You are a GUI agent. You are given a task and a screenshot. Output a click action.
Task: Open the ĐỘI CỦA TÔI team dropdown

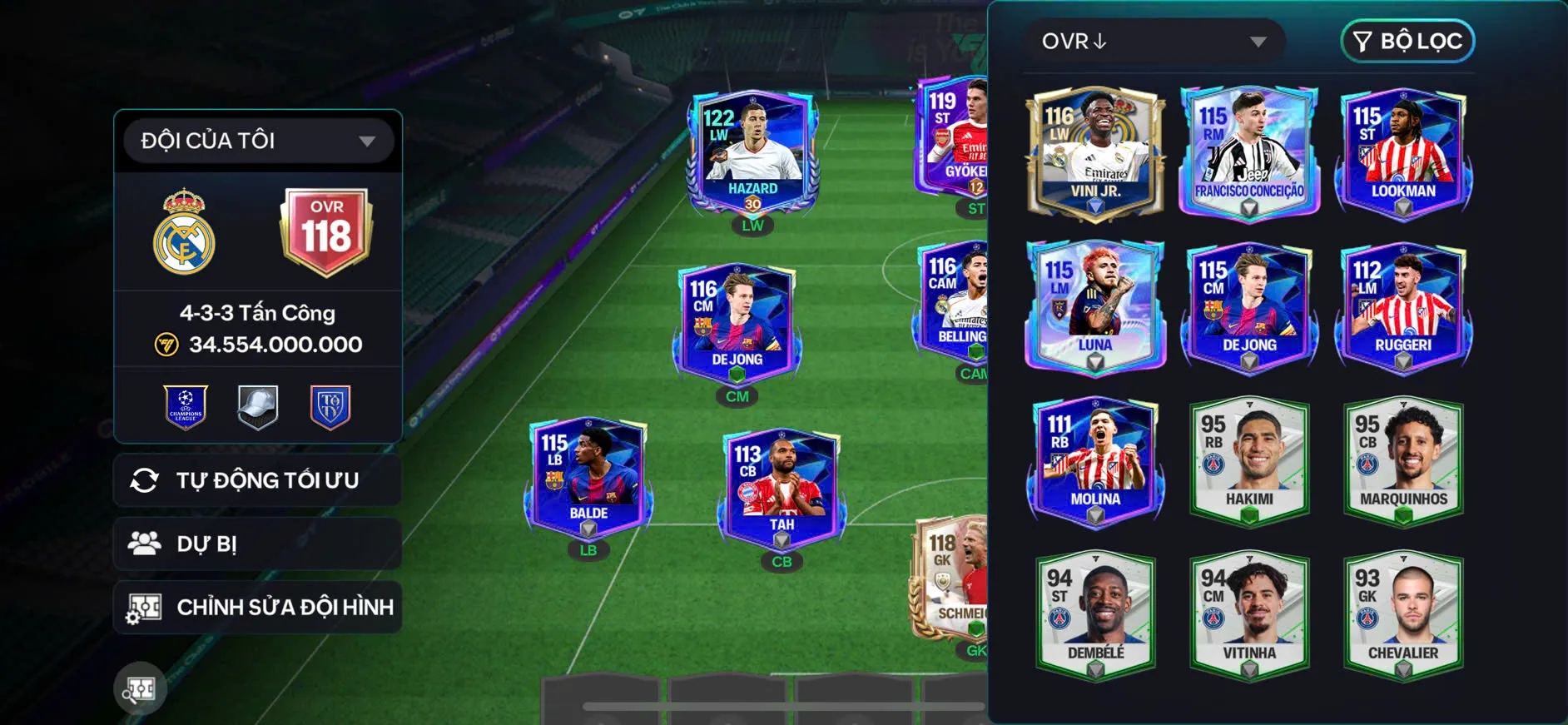tap(258, 141)
